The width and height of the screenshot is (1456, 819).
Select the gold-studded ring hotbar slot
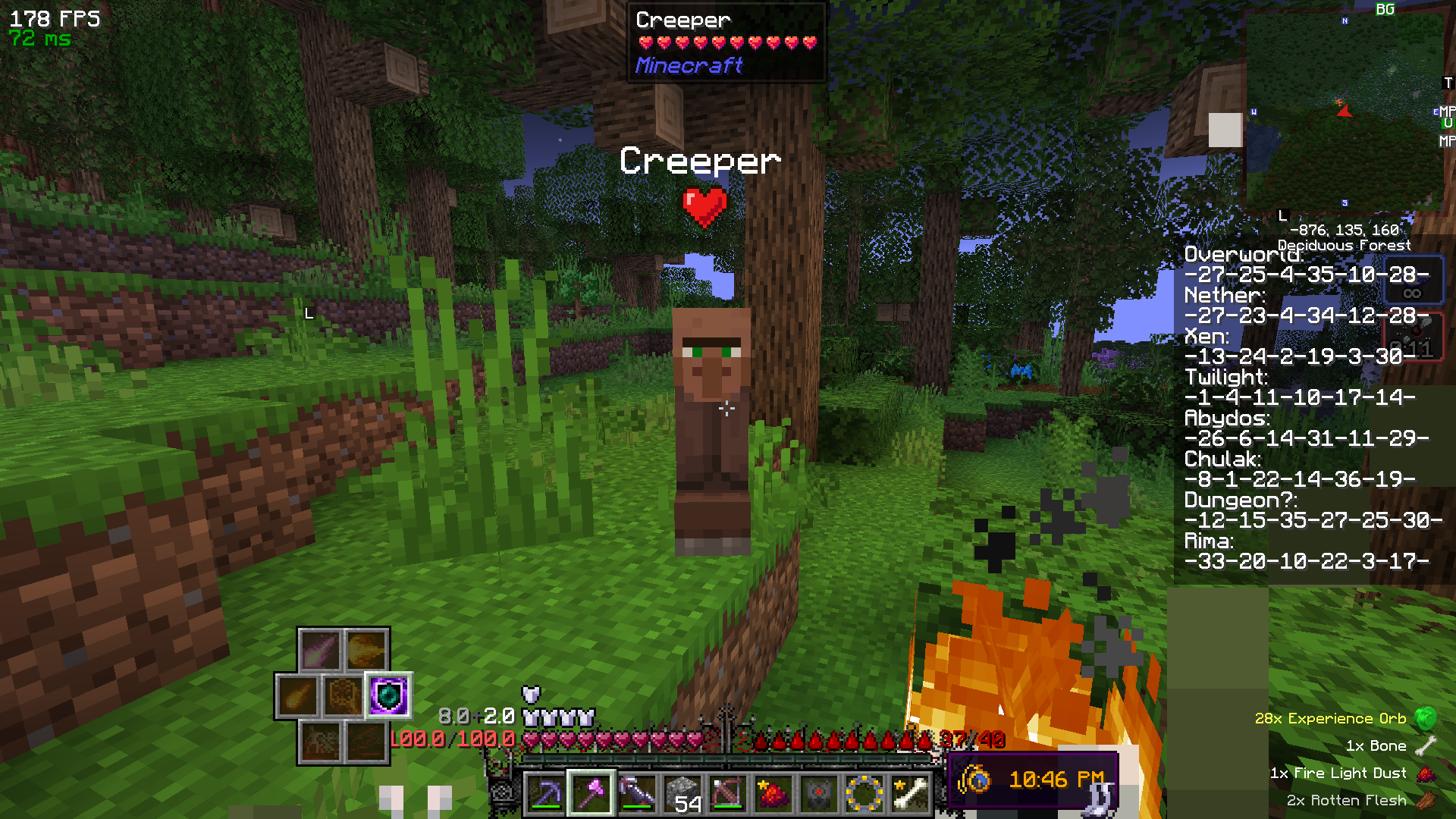point(864,794)
